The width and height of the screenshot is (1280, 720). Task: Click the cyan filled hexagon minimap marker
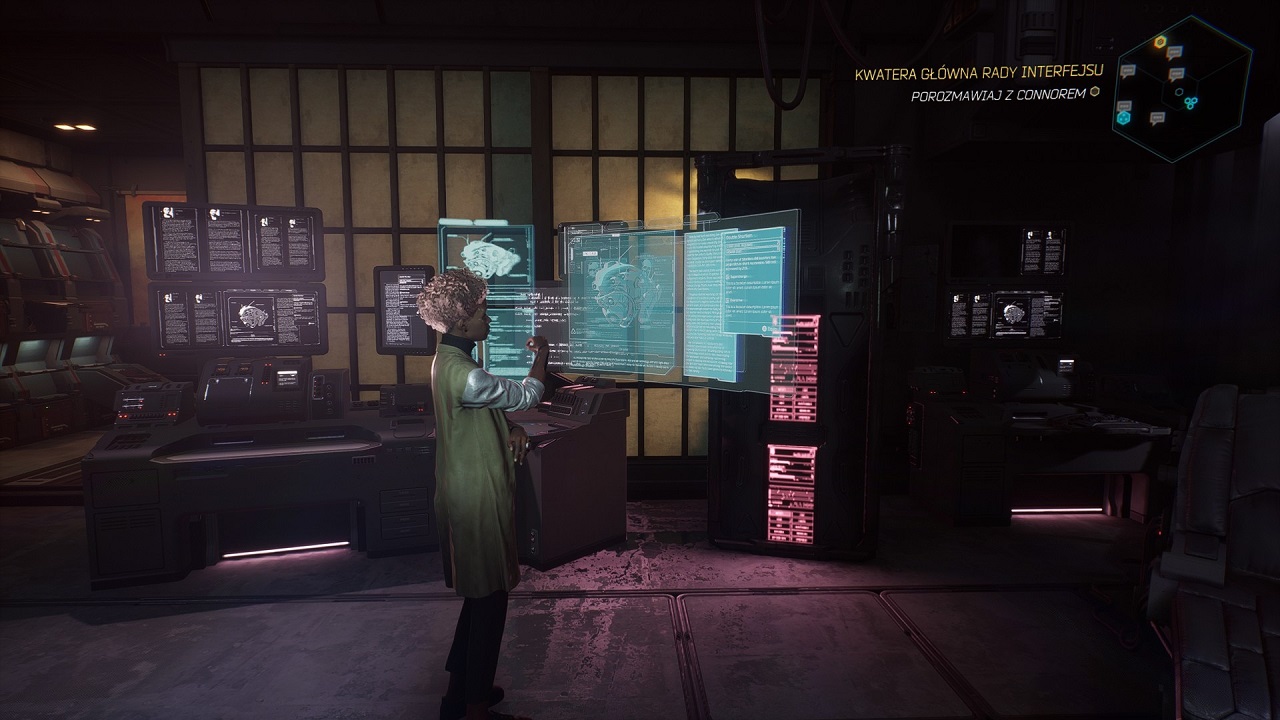tap(1123, 117)
